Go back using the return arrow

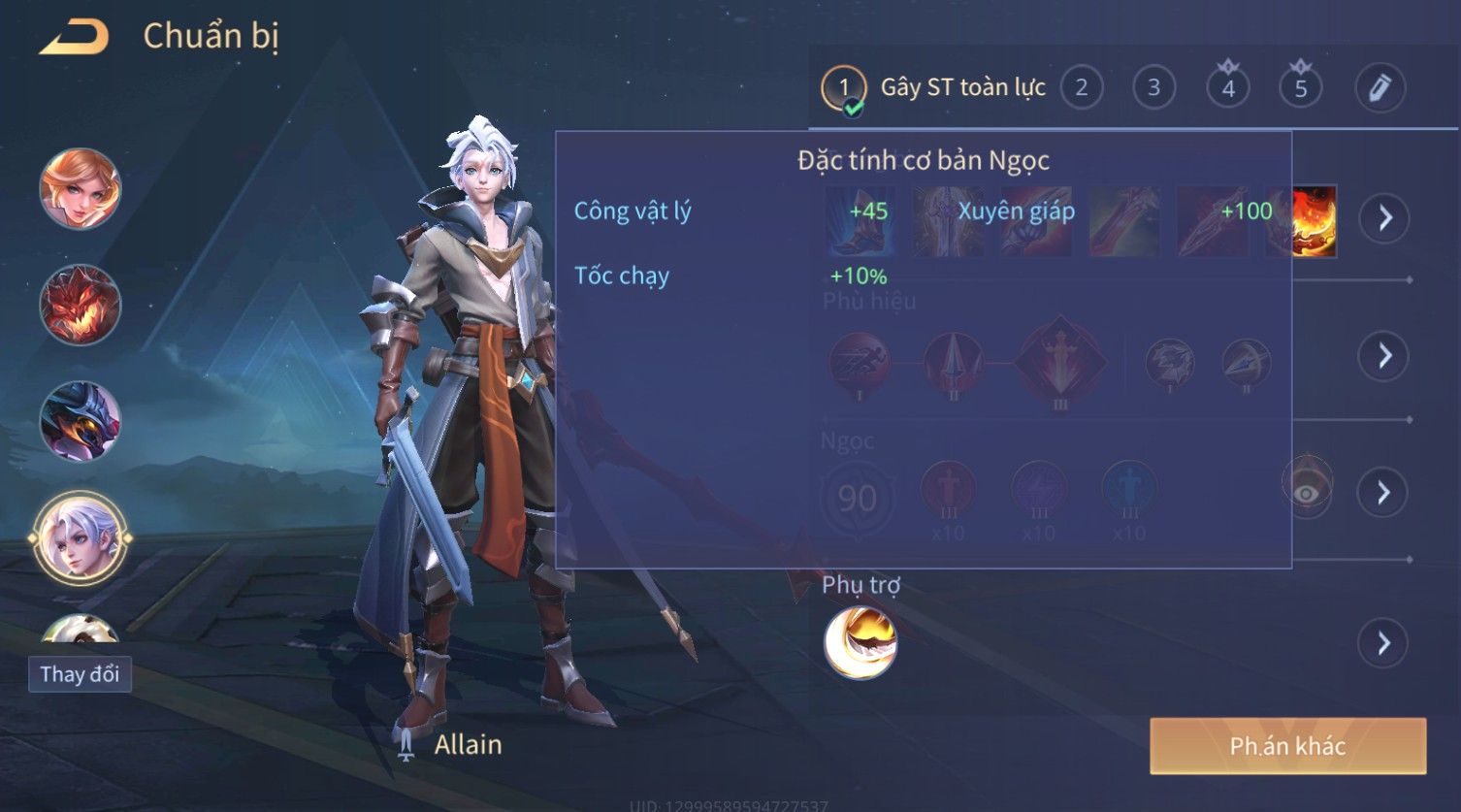pos(74,38)
